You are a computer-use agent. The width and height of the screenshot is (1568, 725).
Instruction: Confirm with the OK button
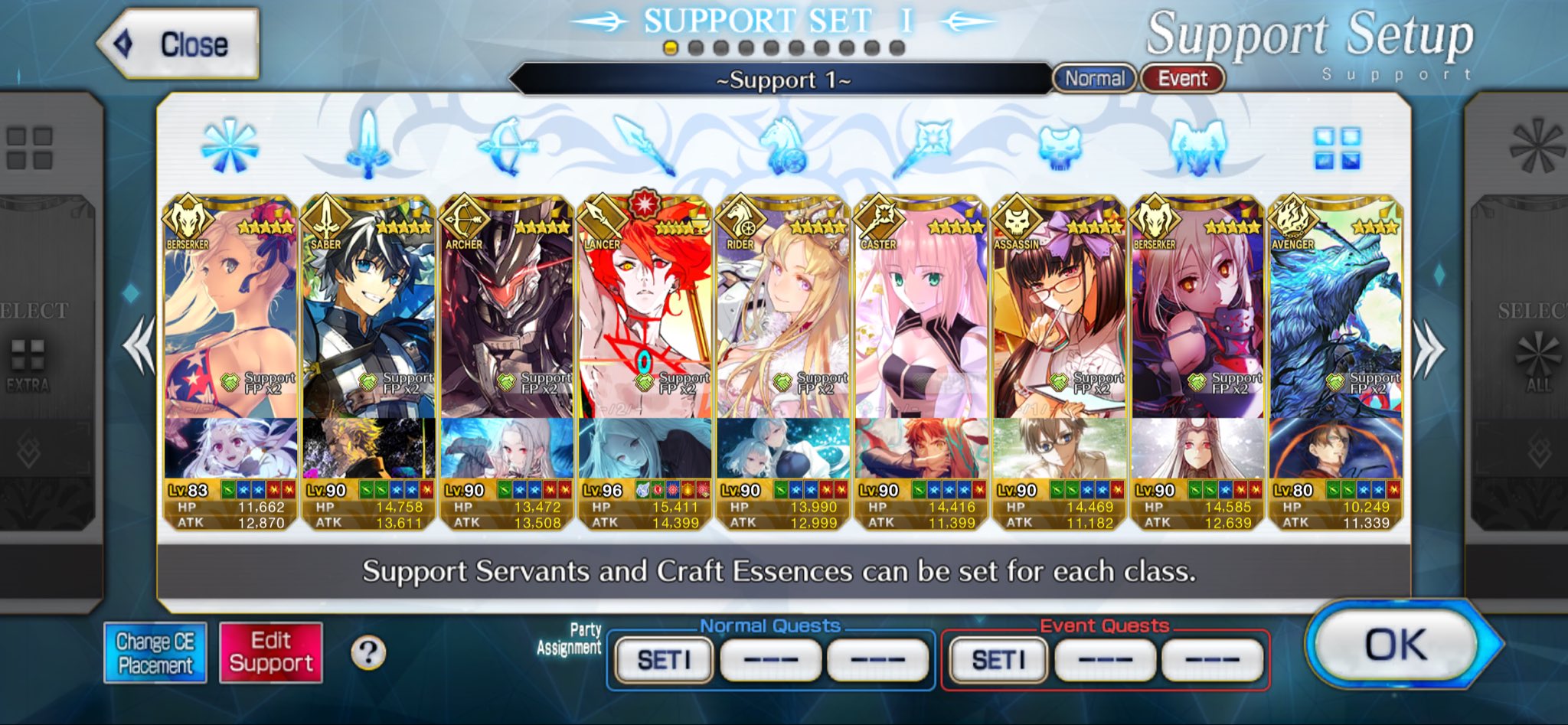click(x=1396, y=645)
